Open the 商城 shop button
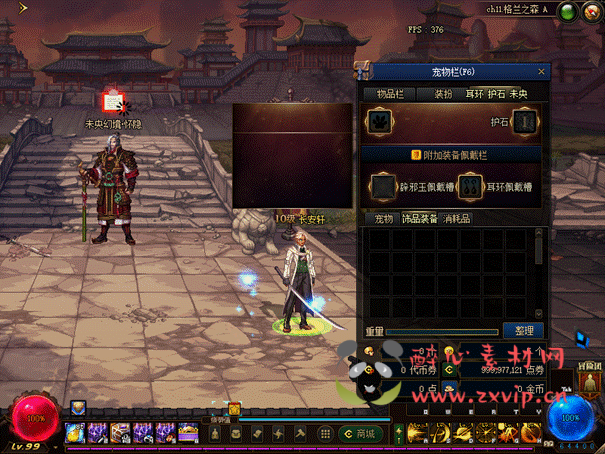The height and width of the screenshot is (454, 605). tap(356, 433)
